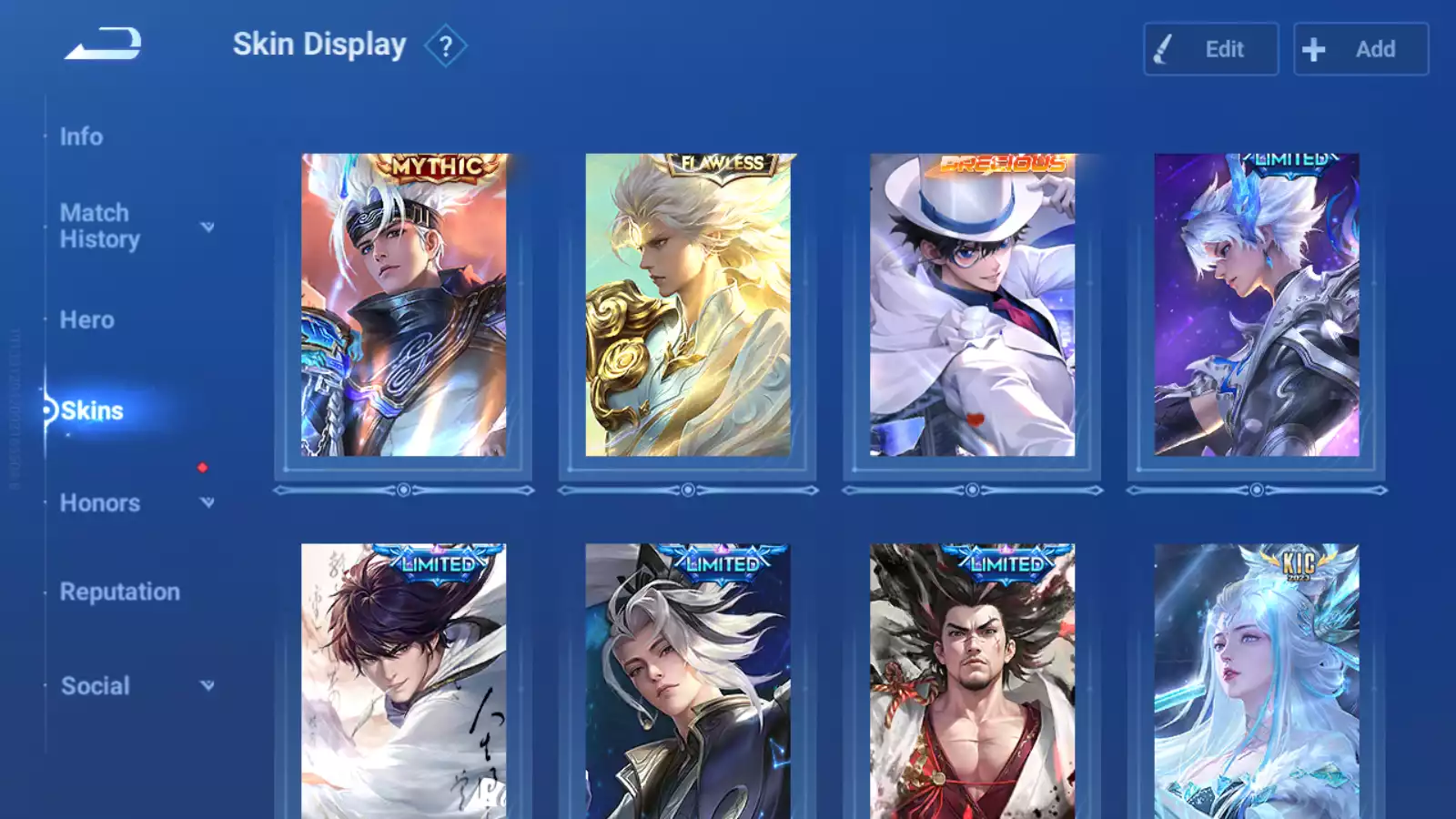This screenshot has width=1456, height=819.
Task: Open the Social tab
Action: pos(95,686)
